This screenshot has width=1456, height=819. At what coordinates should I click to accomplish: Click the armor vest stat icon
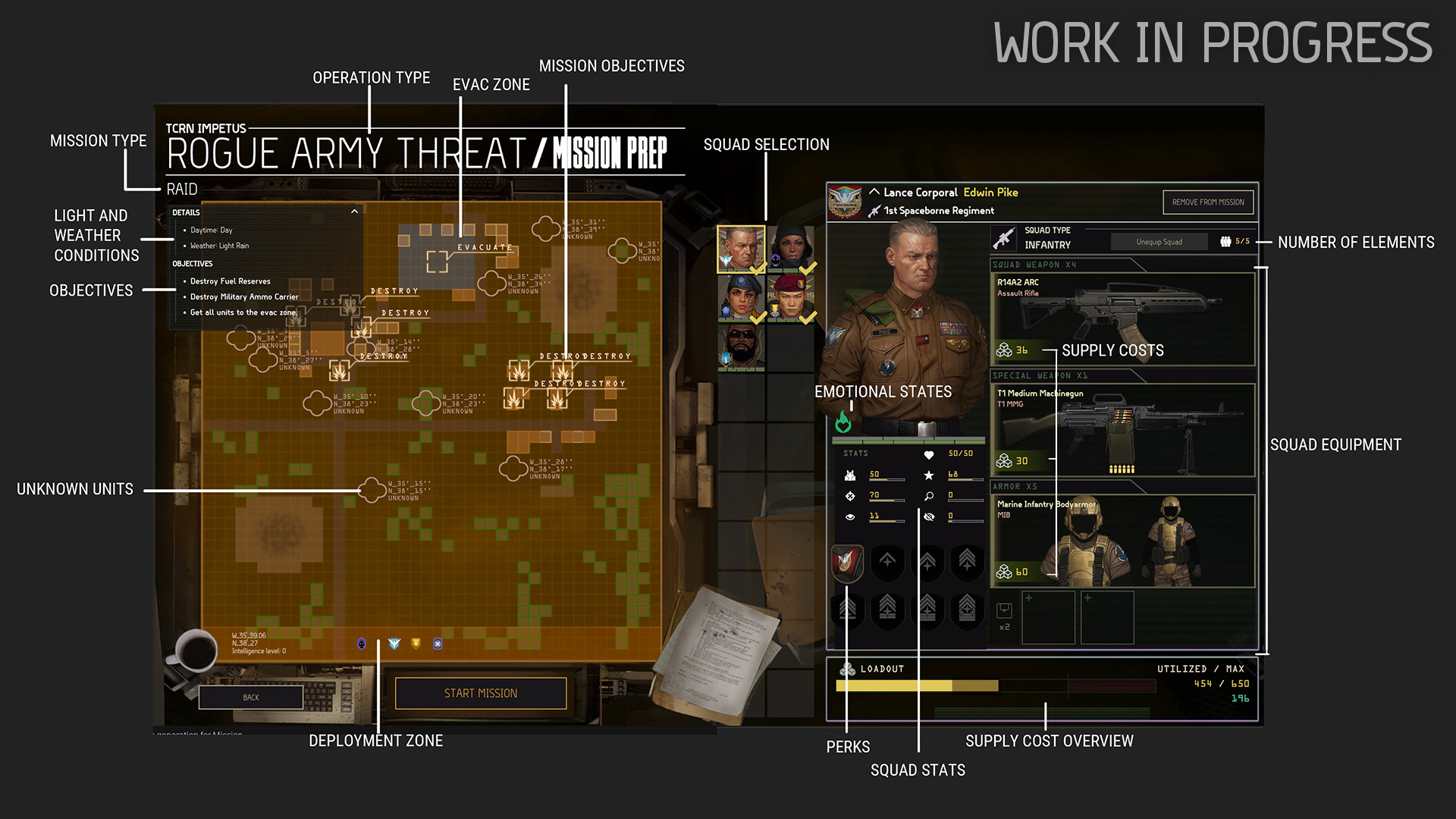[850, 475]
